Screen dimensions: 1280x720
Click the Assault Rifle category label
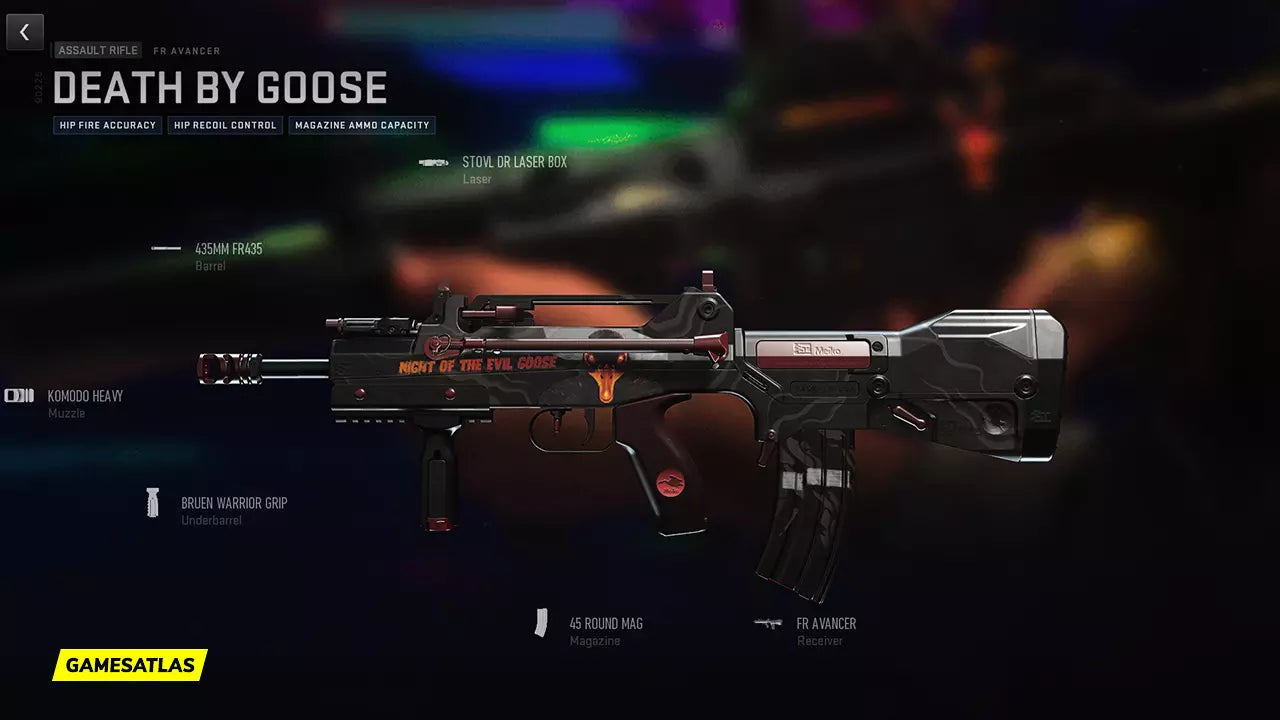click(98, 50)
